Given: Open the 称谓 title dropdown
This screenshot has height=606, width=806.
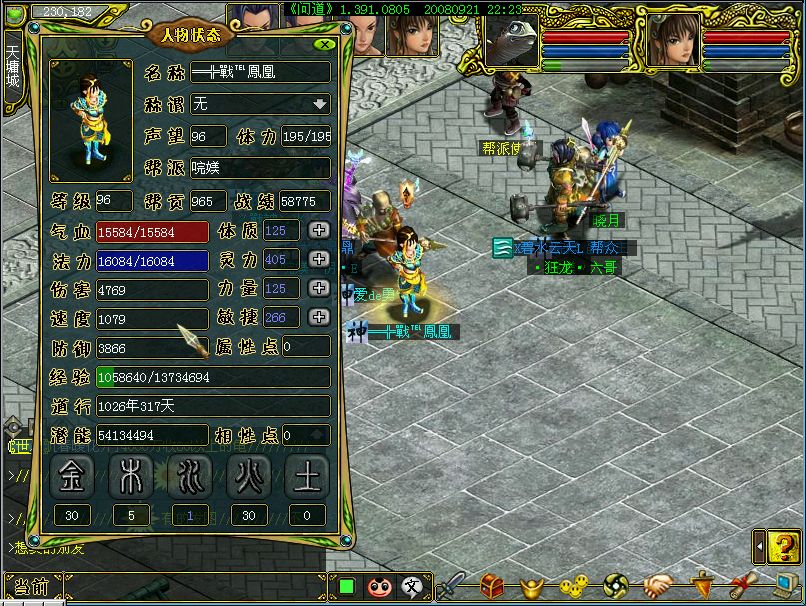Looking at the screenshot, I should pyautogui.click(x=319, y=103).
